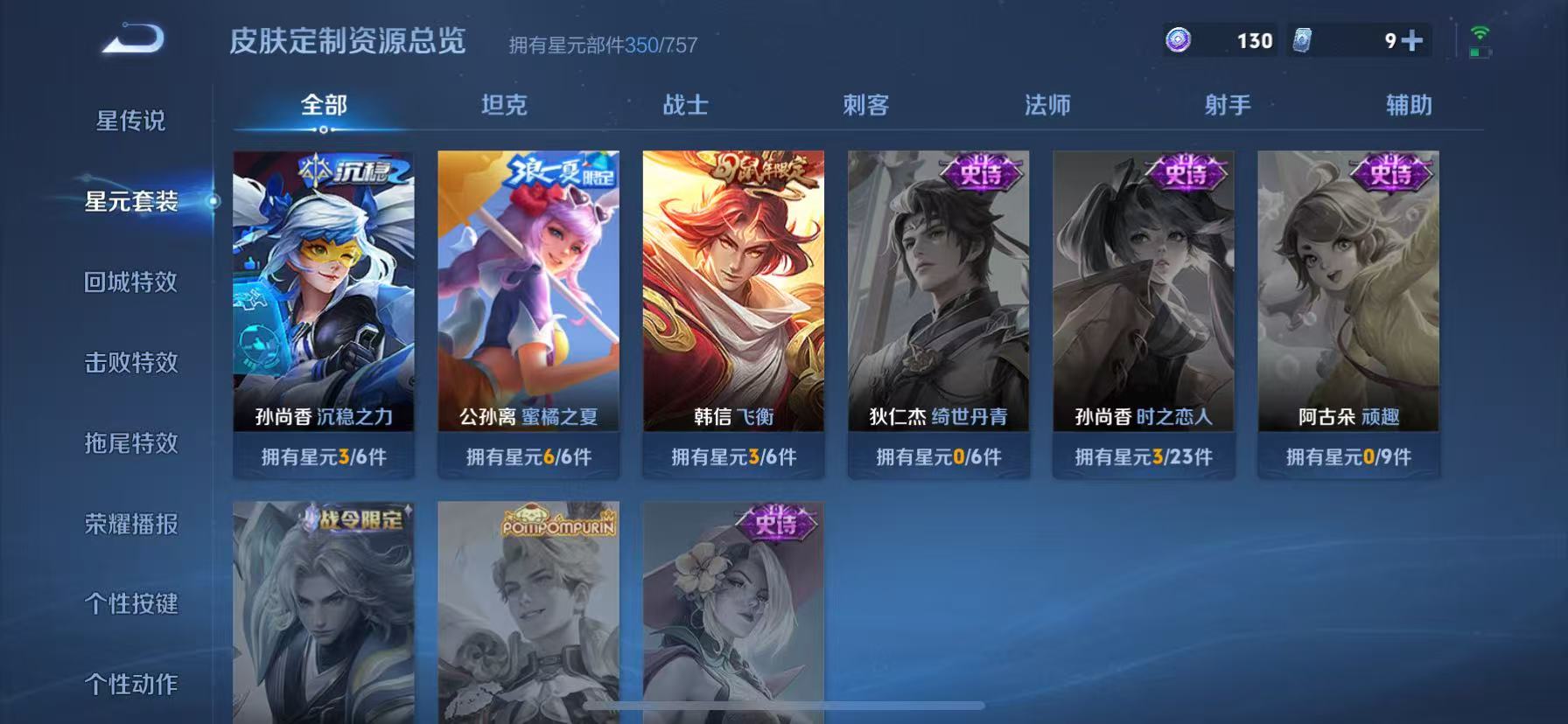Open the 法师 category tab
Viewport: 1568px width, 724px height.
[x=1048, y=105]
